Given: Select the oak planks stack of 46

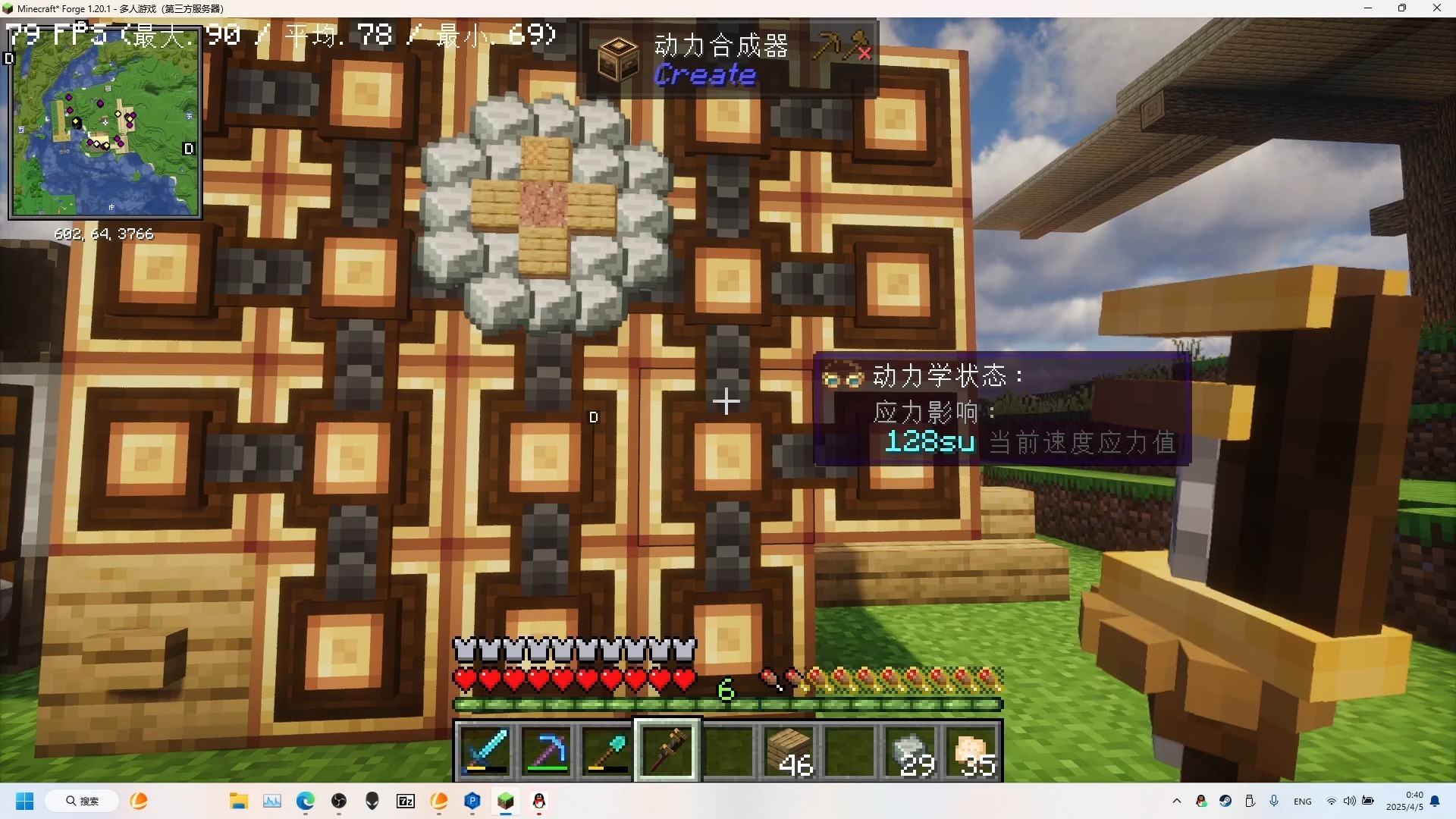Looking at the screenshot, I should click(789, 751).
